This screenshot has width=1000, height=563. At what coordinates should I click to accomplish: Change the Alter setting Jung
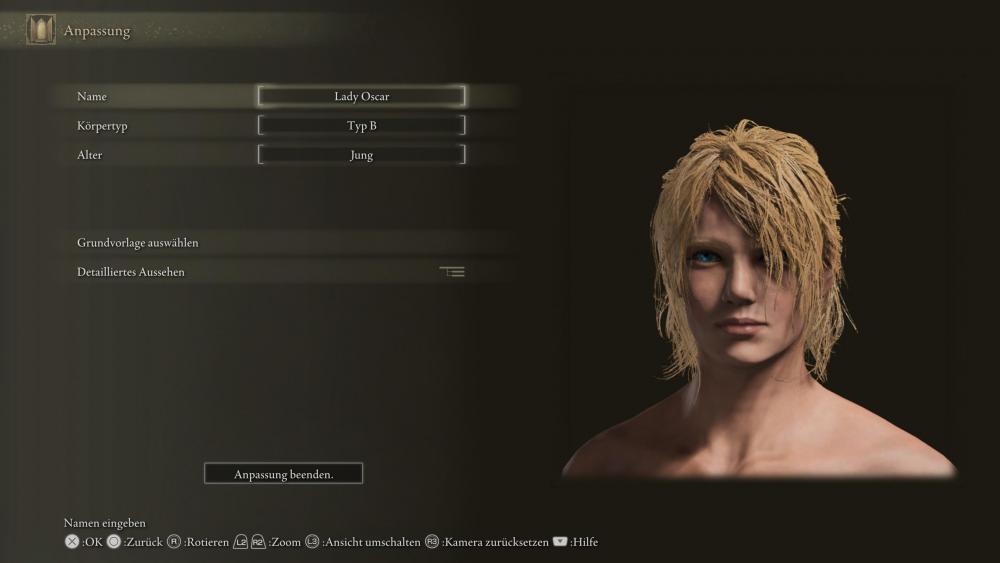(361, 155)
